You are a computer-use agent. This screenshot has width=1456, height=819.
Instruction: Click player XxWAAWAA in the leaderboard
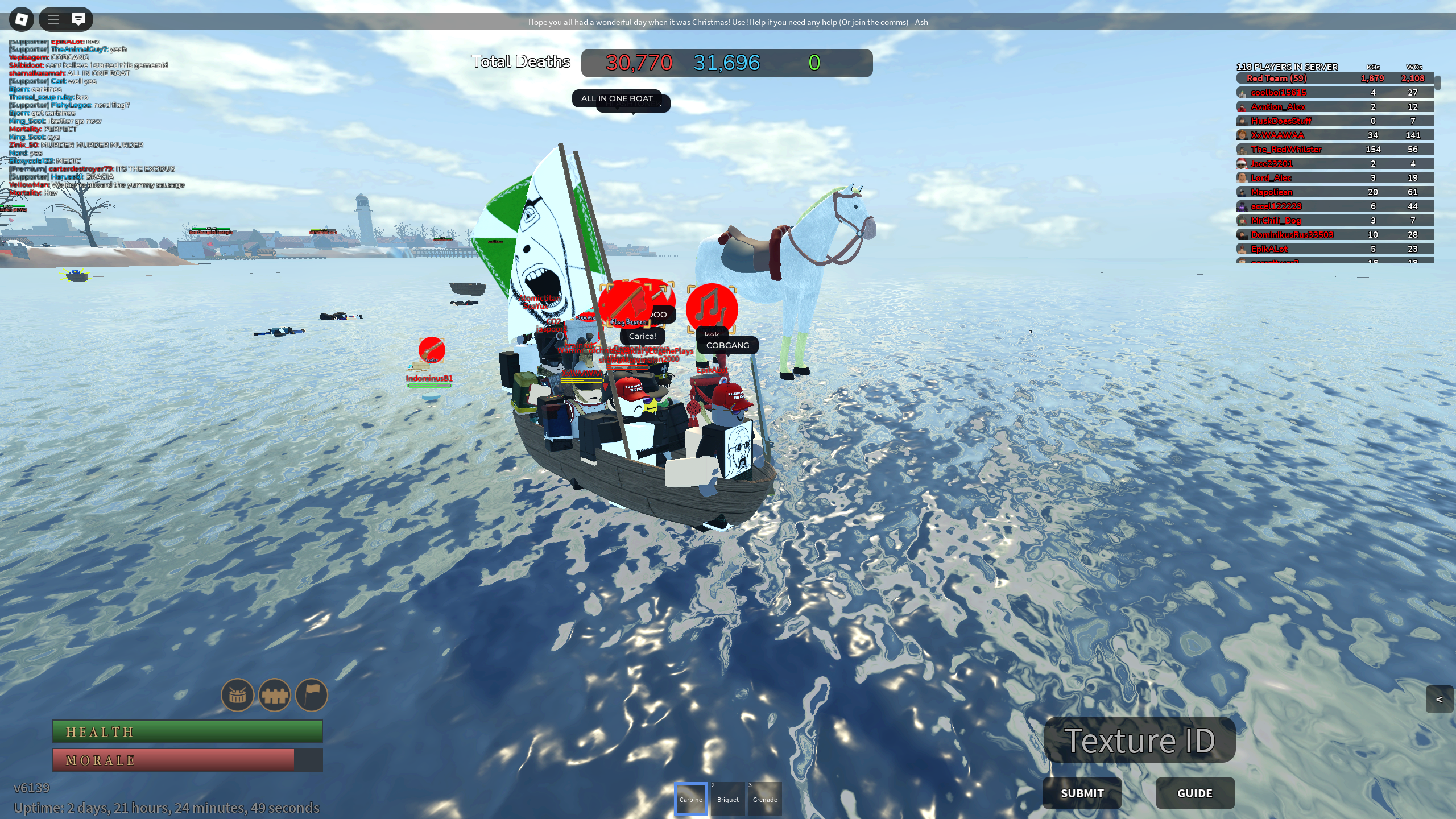(1334, 135)
